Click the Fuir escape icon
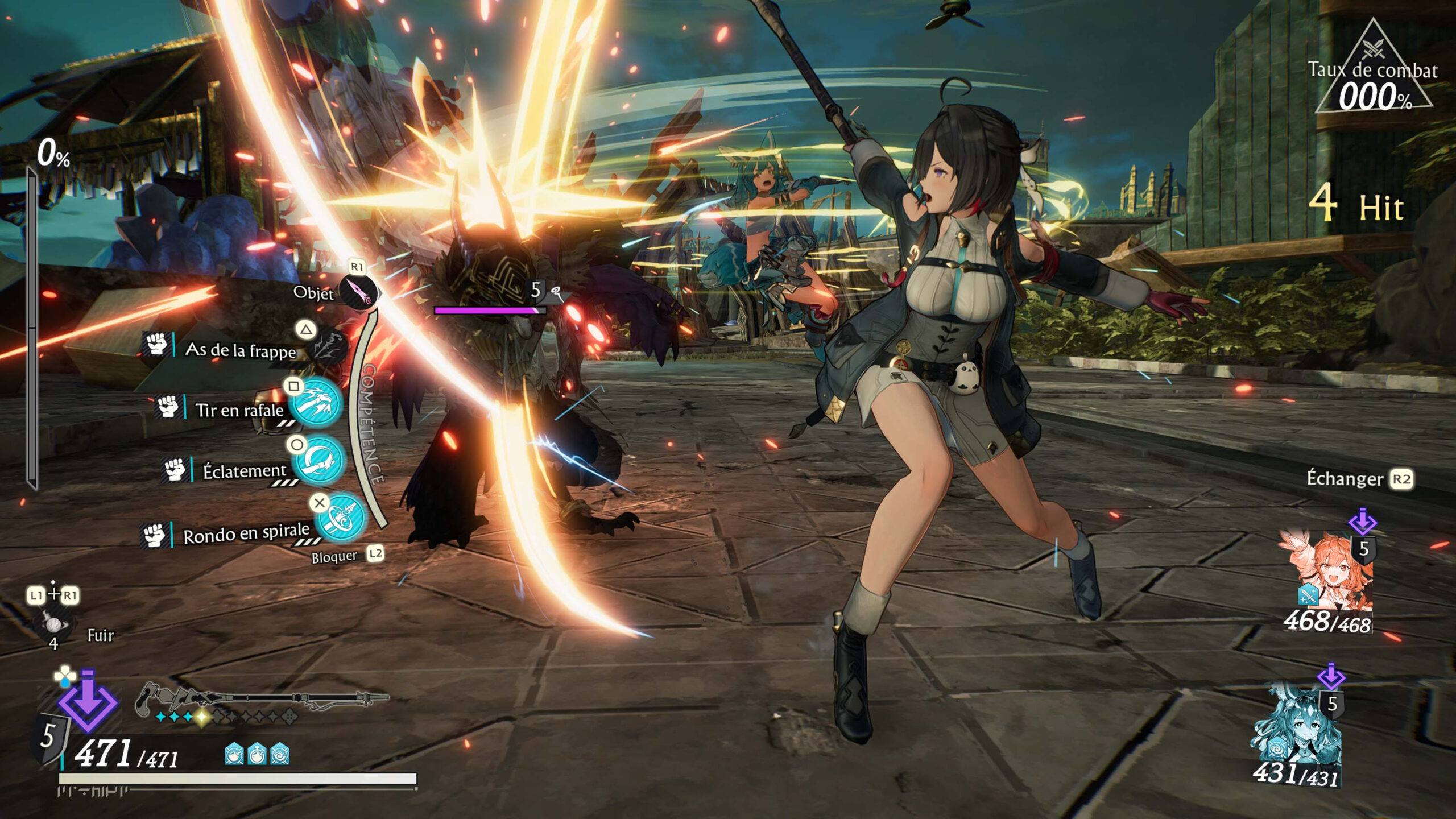This screenshot has height=819, width=1456. click(x=54, y=624)
